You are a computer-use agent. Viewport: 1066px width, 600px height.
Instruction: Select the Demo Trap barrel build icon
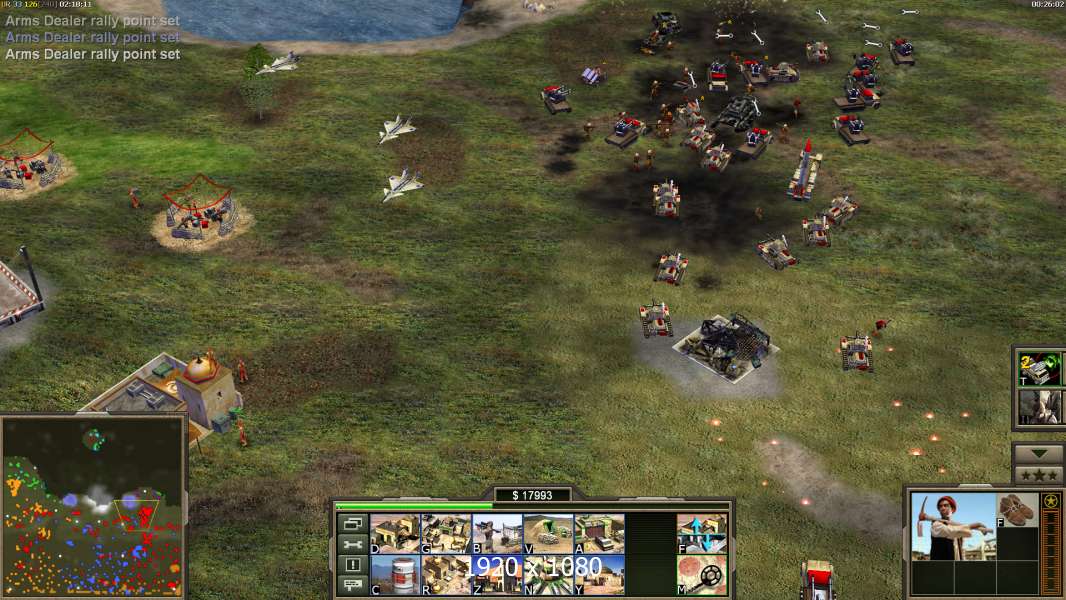[395, 574]
